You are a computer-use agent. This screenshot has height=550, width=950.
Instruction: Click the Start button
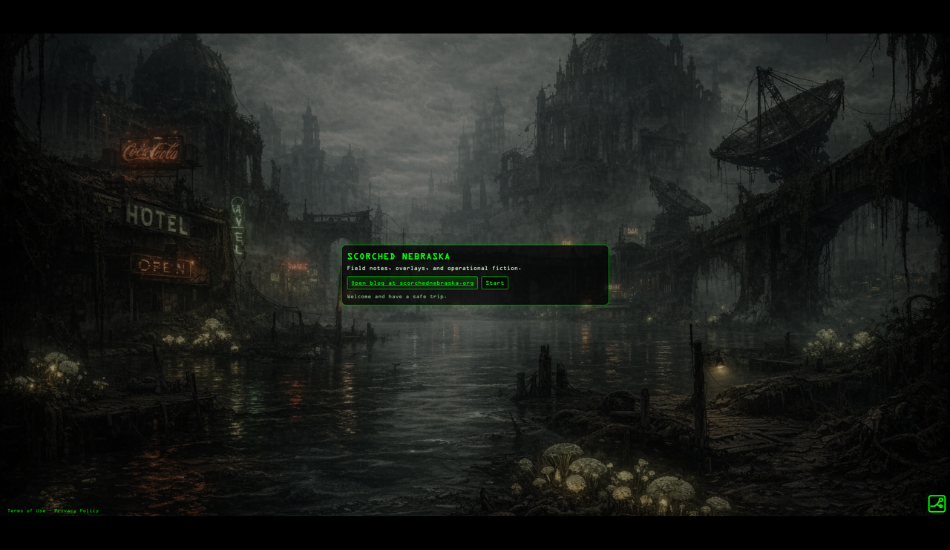(494, 283)
